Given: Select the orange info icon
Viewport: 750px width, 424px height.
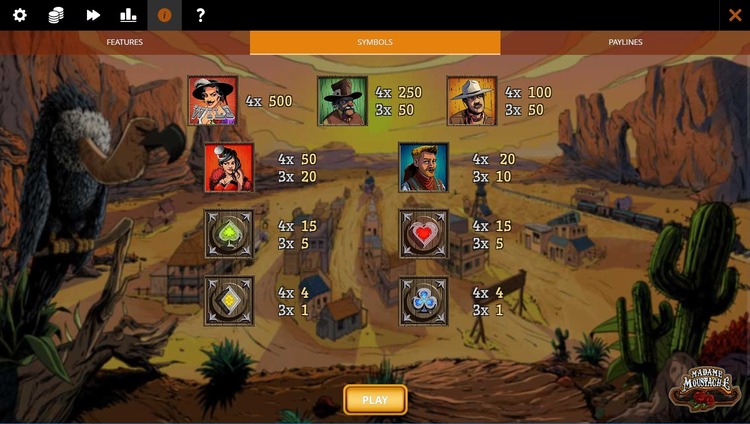Looking at the screenshot, I should (x=165, y=15).
